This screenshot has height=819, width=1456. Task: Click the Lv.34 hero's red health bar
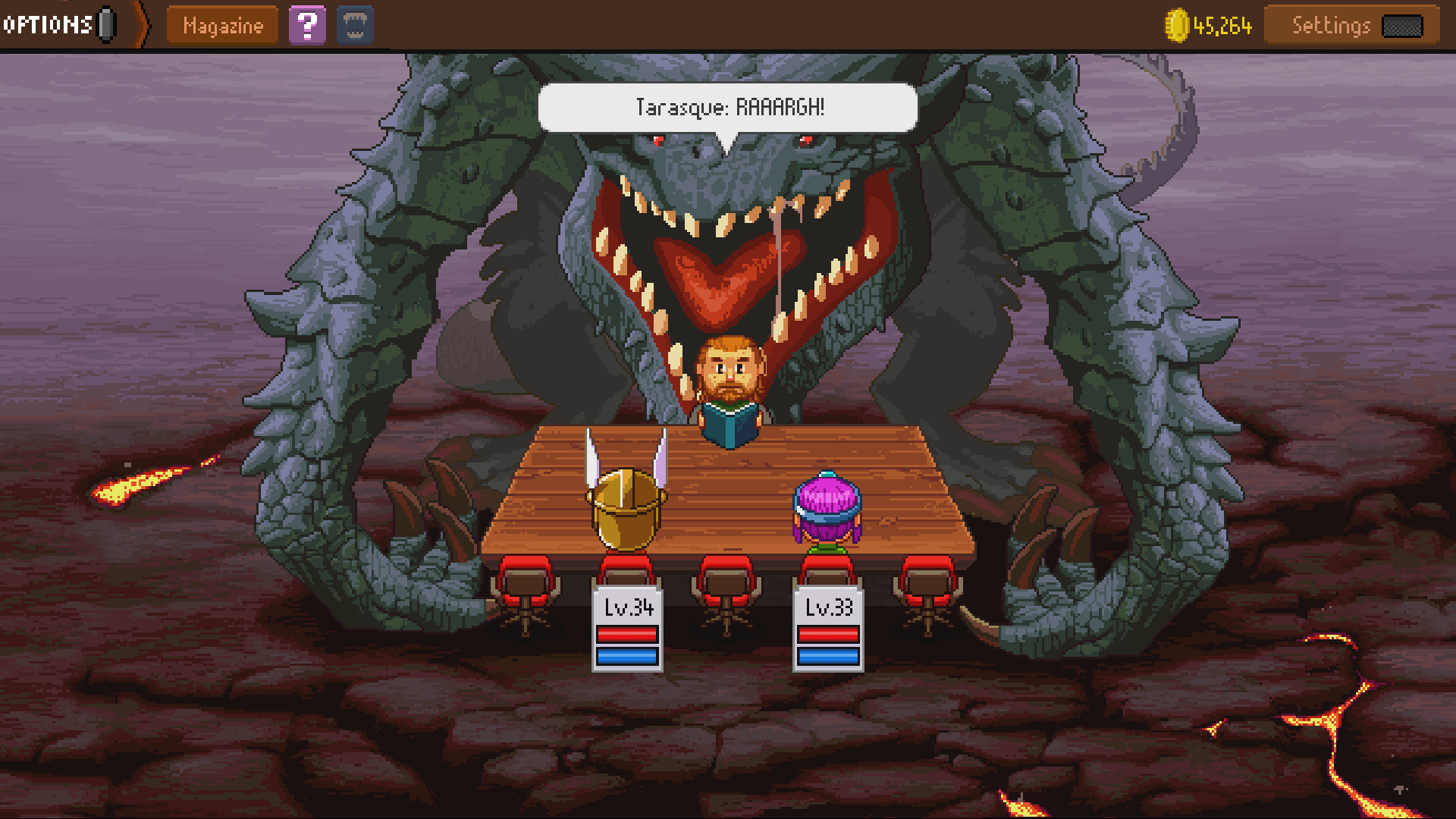pyautogui.click(x=626, y=634)
